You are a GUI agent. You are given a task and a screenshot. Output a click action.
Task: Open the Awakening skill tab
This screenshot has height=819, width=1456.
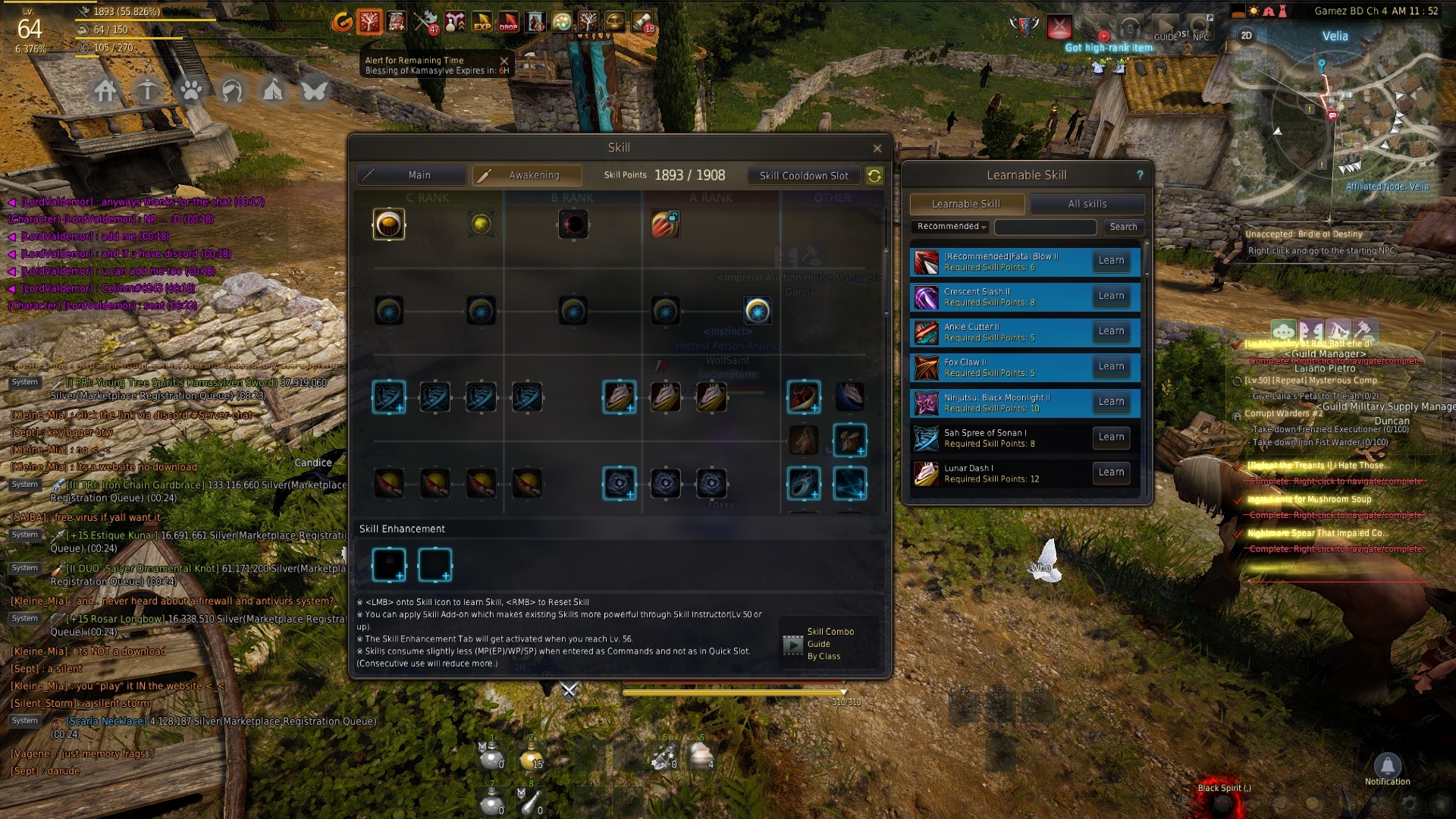pyautogui.click(x=527, y=175)
